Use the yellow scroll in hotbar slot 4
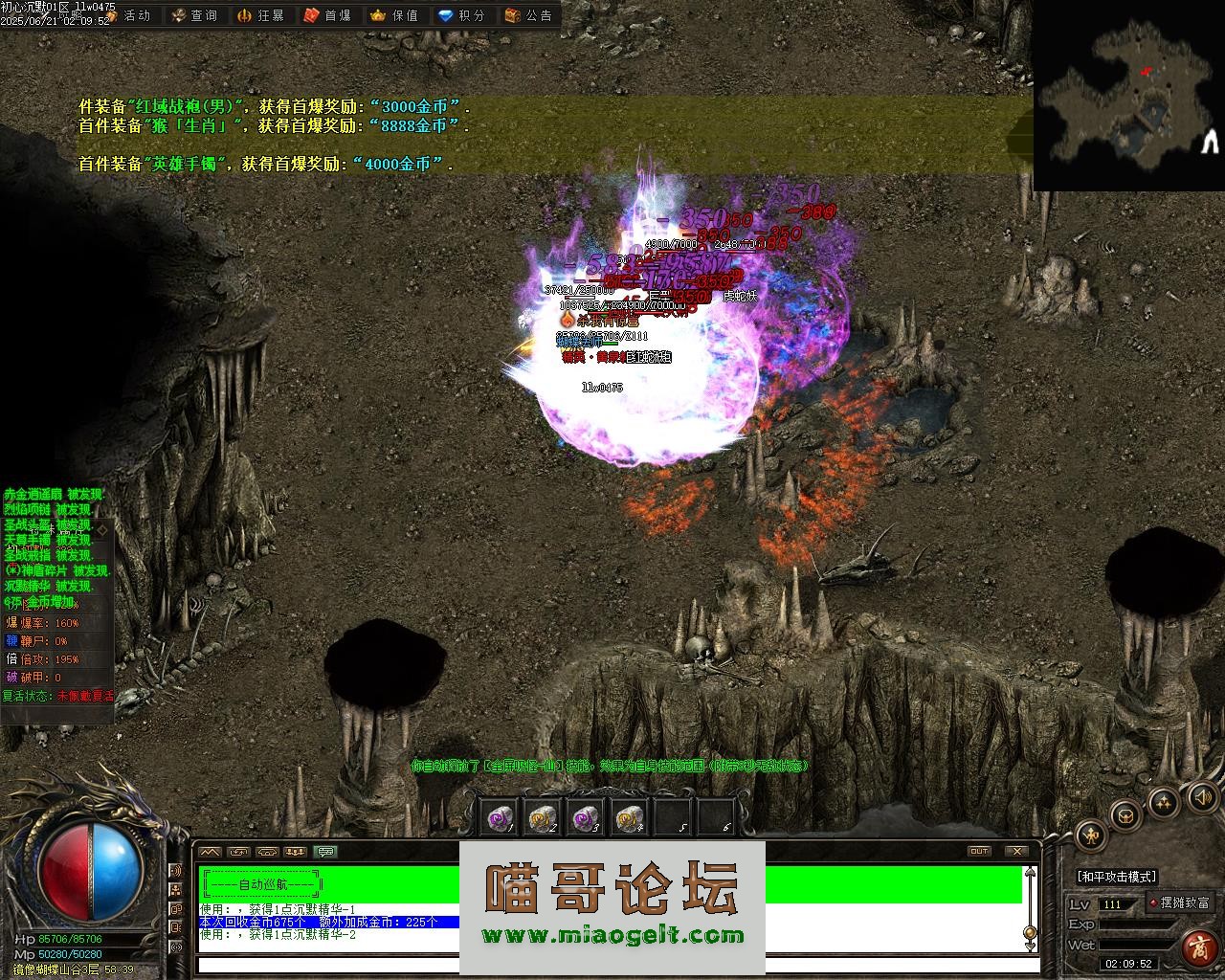Screen dimensions: 1225x980 629,817
